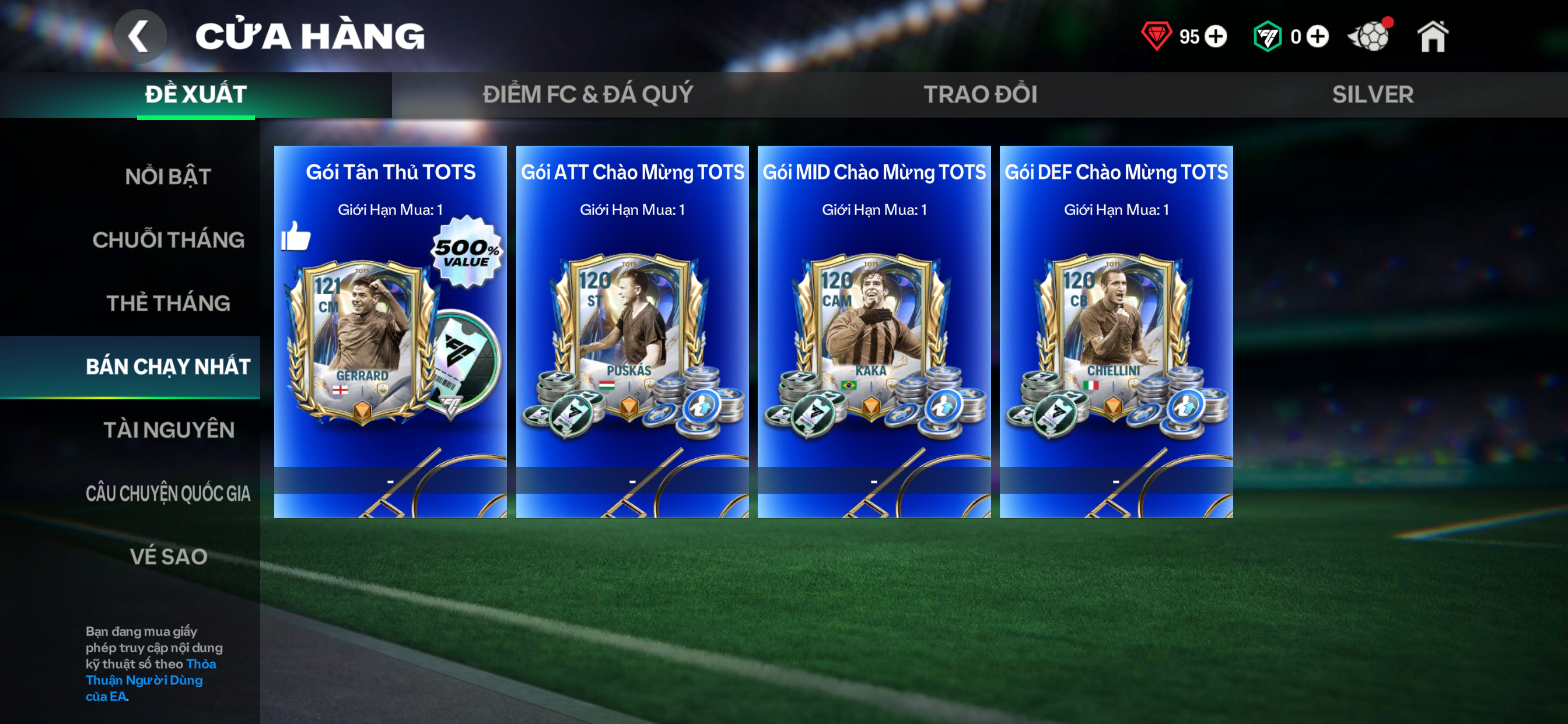Viewport: 1568px width, 724px height.
Task: Switch to the TRAO ĐỔI tab
Action: tap(980, 94)
